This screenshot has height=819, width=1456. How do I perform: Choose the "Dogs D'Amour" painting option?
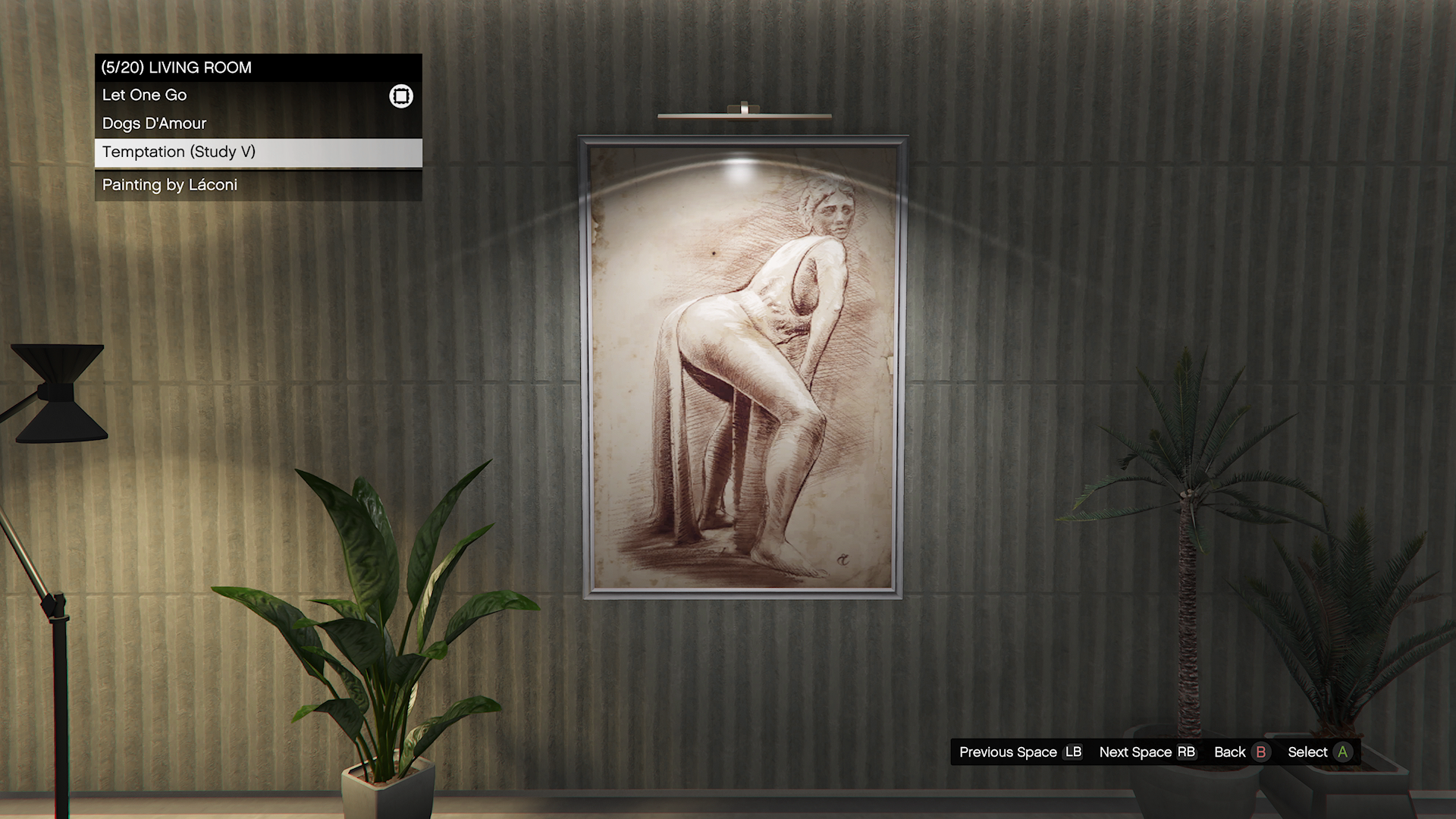(x=155, y=124)
